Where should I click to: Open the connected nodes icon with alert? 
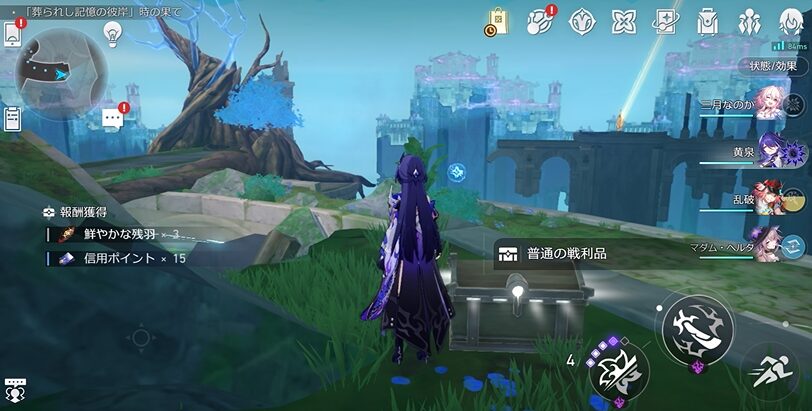[541, 21]
